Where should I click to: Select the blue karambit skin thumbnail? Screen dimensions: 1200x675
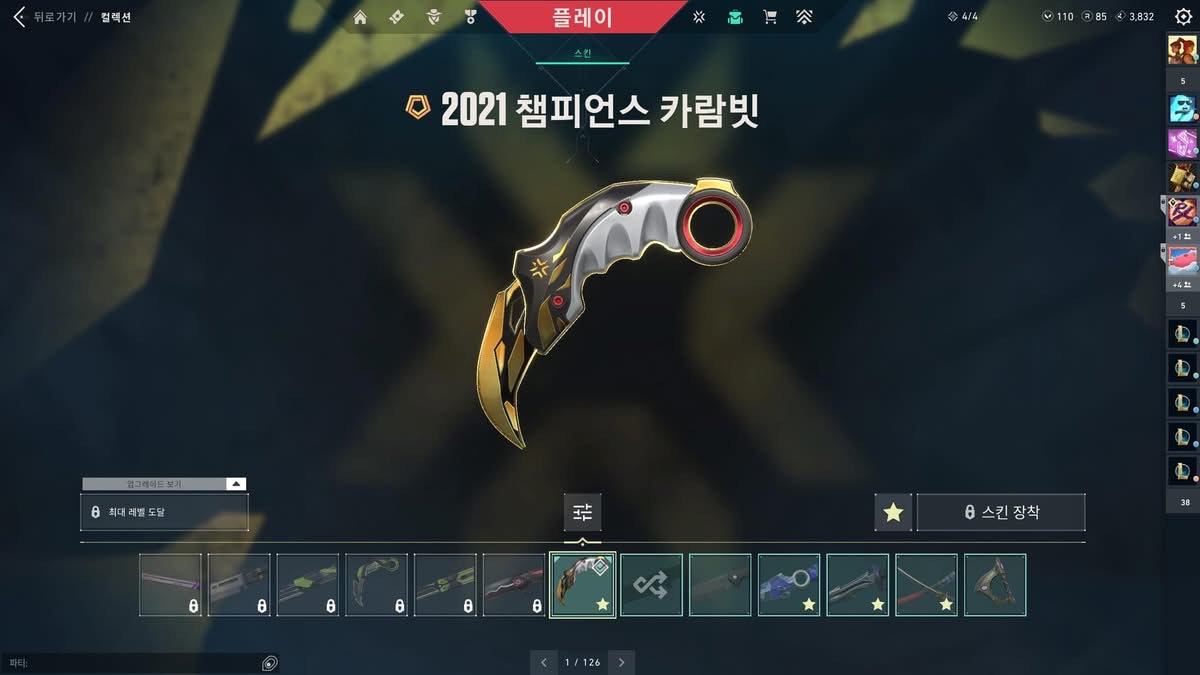789,585
